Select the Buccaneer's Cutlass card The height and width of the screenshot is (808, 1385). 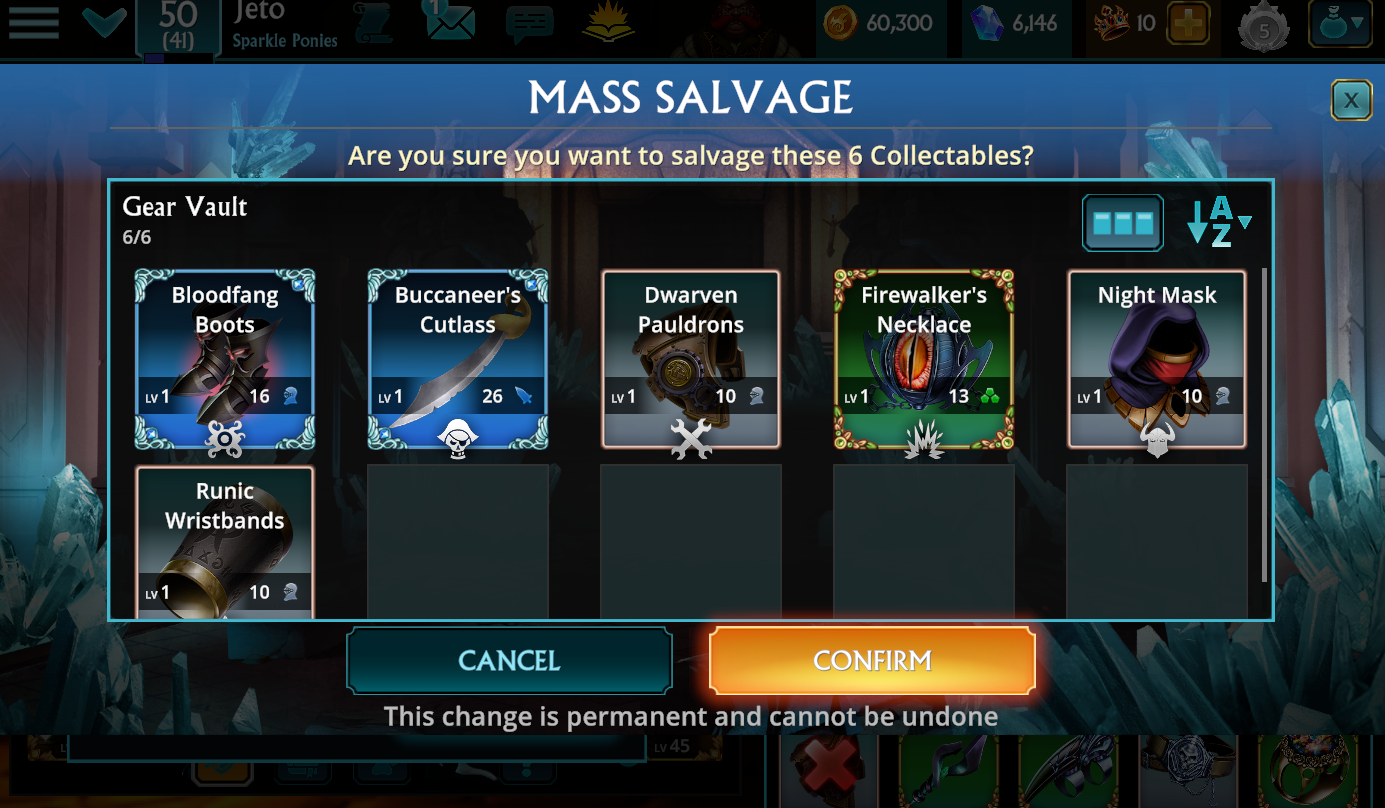coord(458,359)
